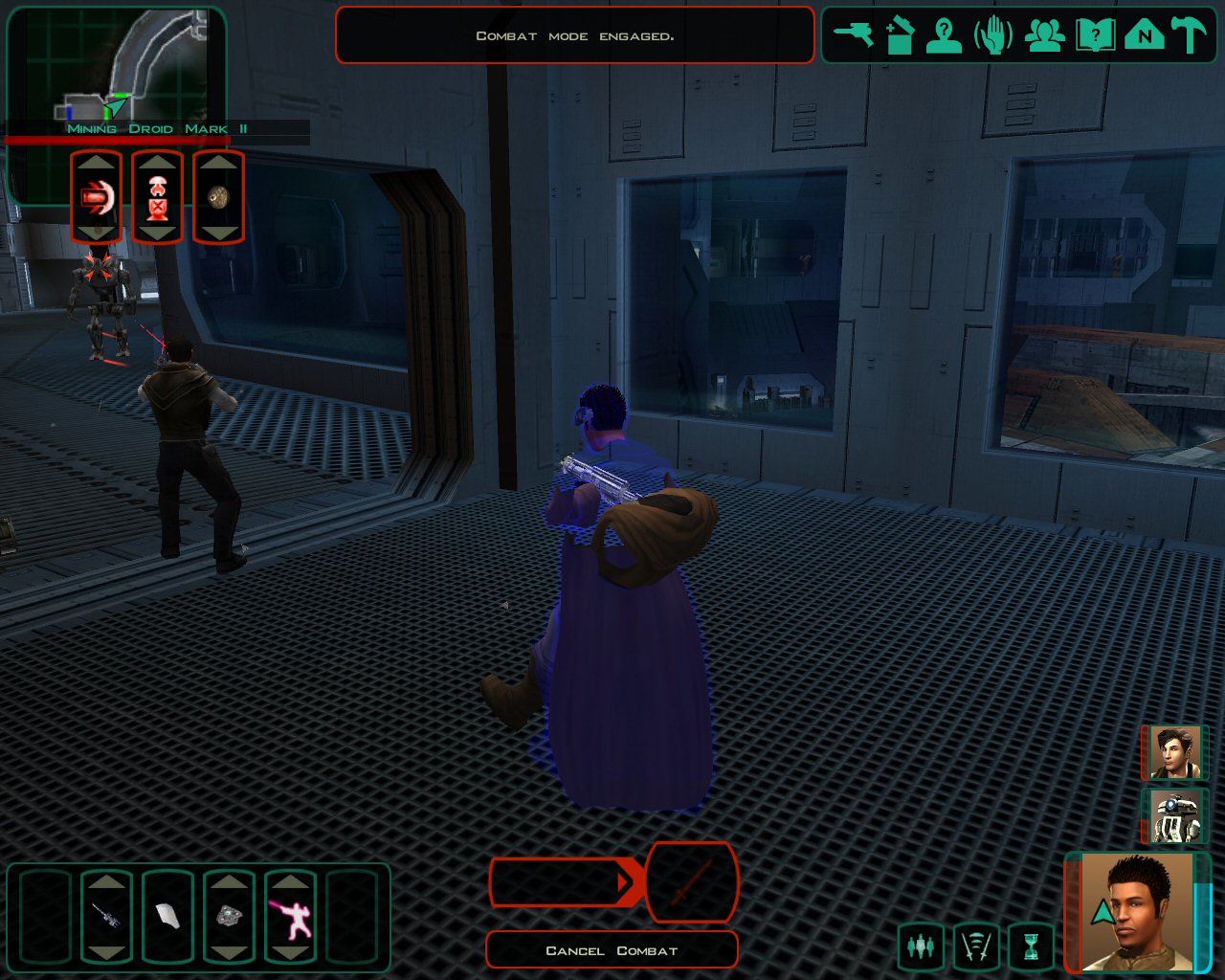Screen dimensions: 1225x980
Task: Throw the grenade at the Mining Droid
Action: click(x=218, y=197)
